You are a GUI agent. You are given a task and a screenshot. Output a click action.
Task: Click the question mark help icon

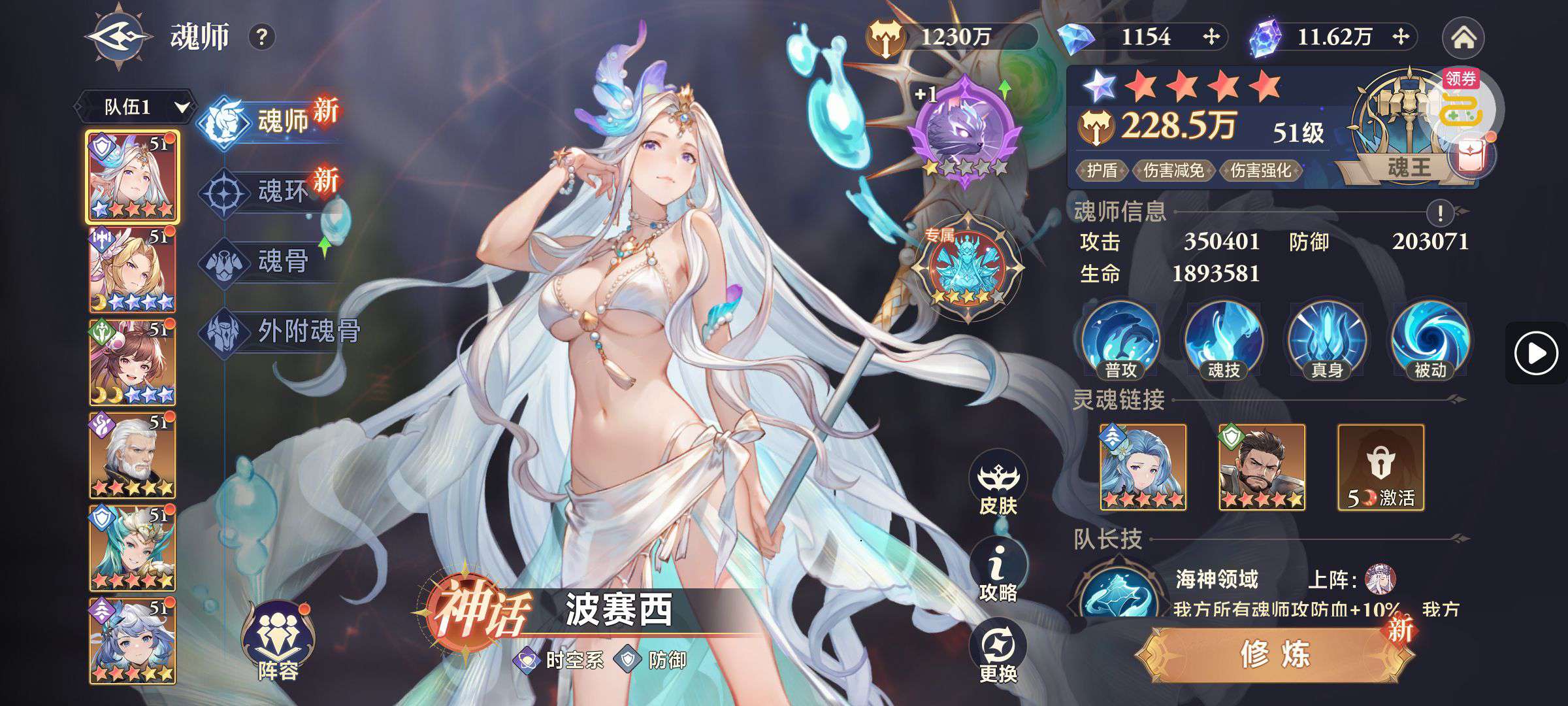[x=261, y=37]
